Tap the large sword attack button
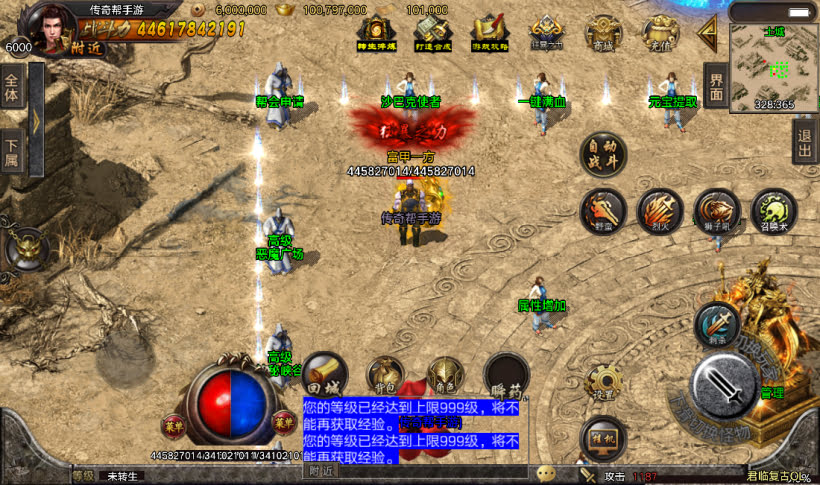Image resolution: width=820 pixels, height=485 pixels. tap(722, 383)
